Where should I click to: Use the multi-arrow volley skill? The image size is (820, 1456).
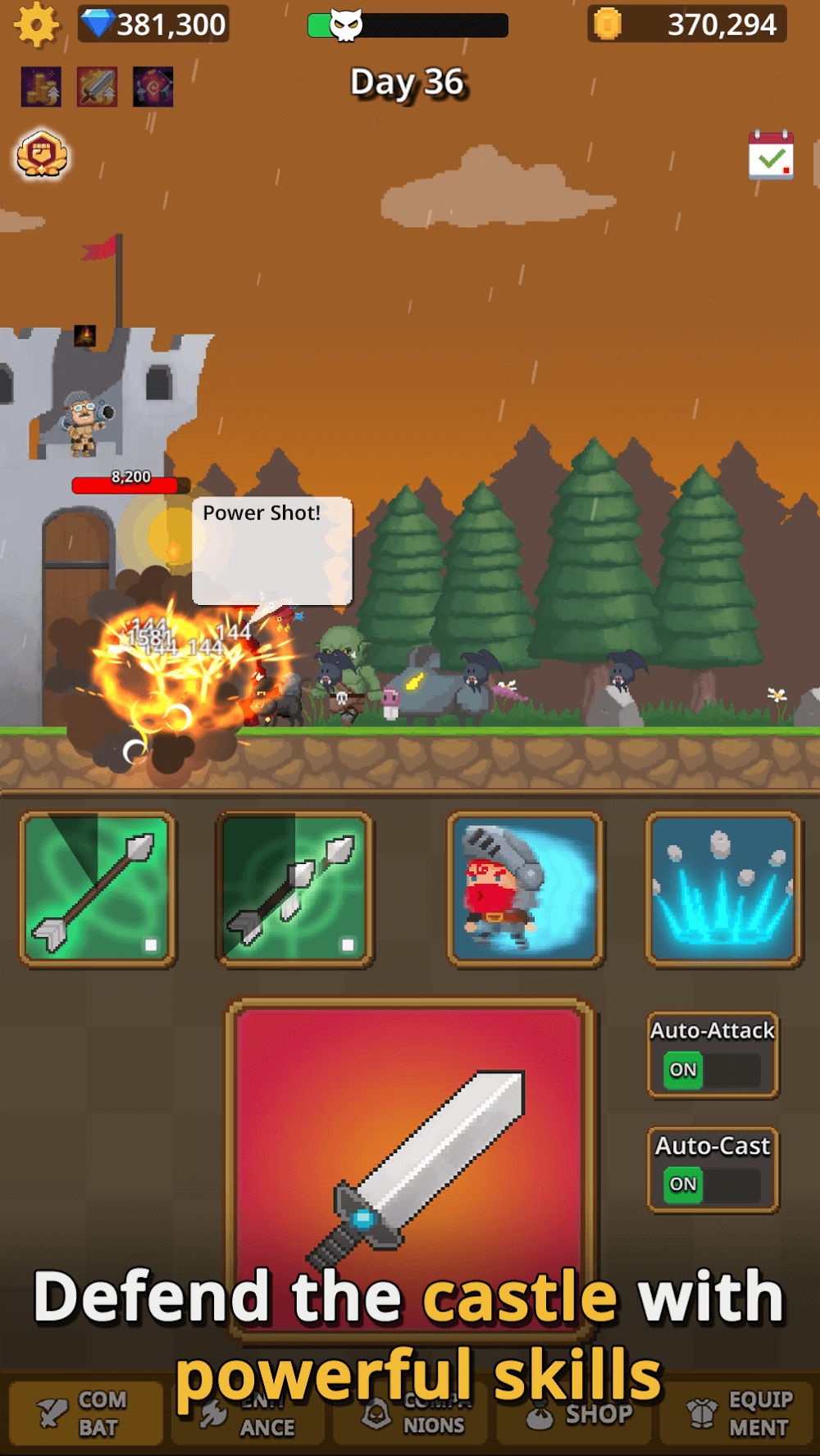click(x=294, y=890)
